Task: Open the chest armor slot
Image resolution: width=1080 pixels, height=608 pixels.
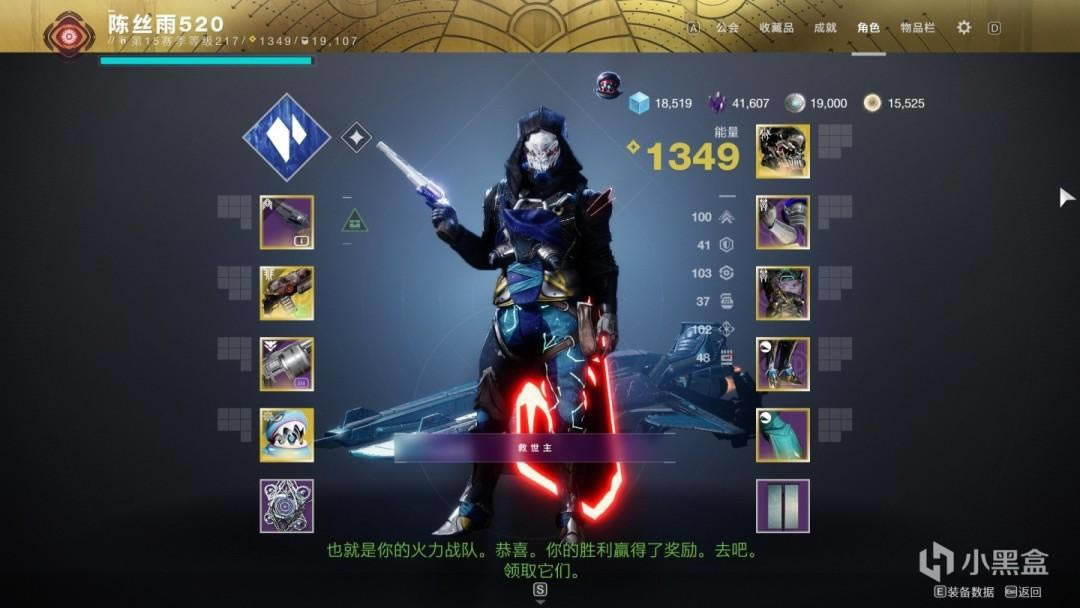Action: [x=783, y=293]
